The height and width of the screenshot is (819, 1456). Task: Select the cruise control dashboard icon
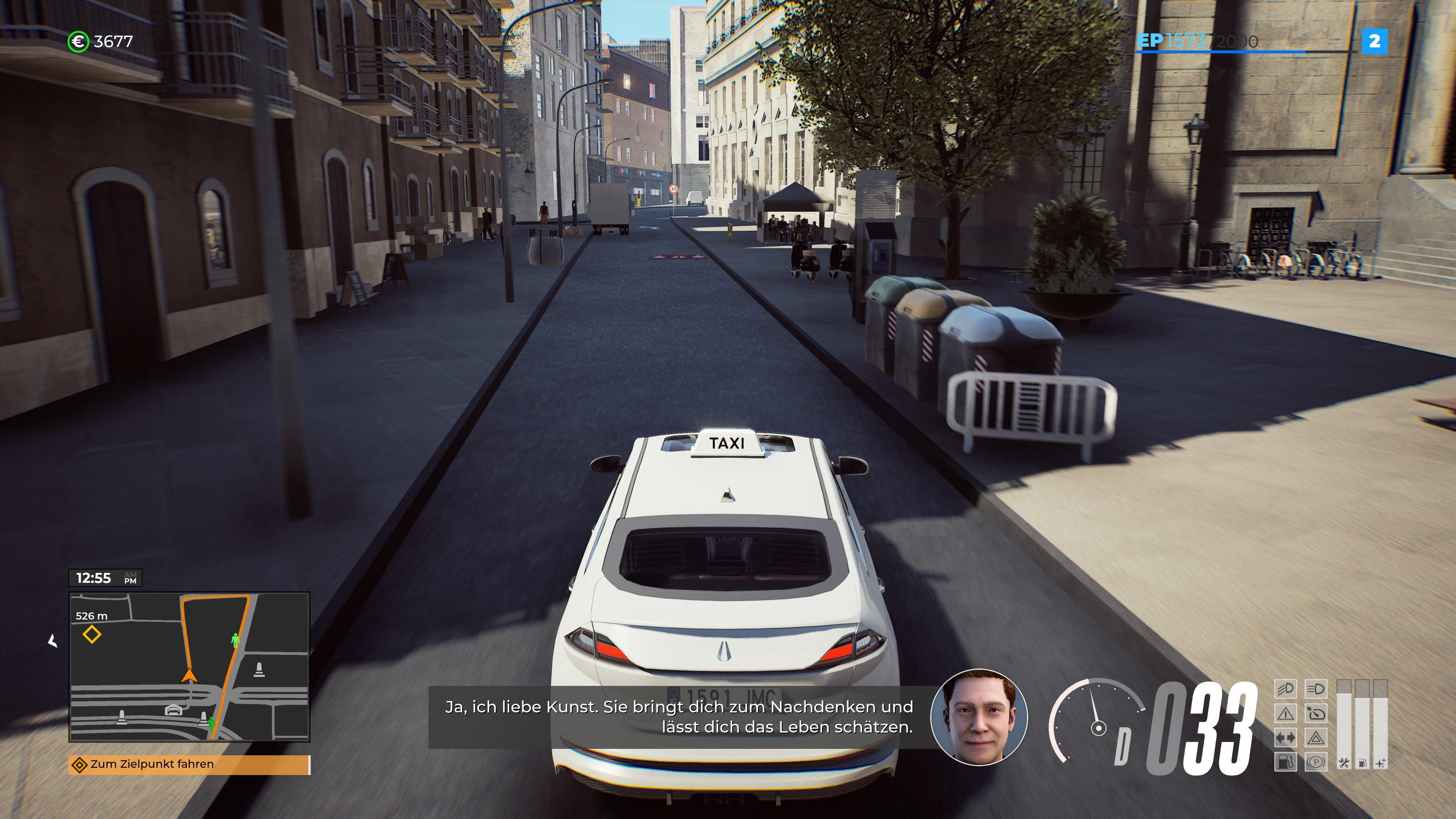[1316, 713]
